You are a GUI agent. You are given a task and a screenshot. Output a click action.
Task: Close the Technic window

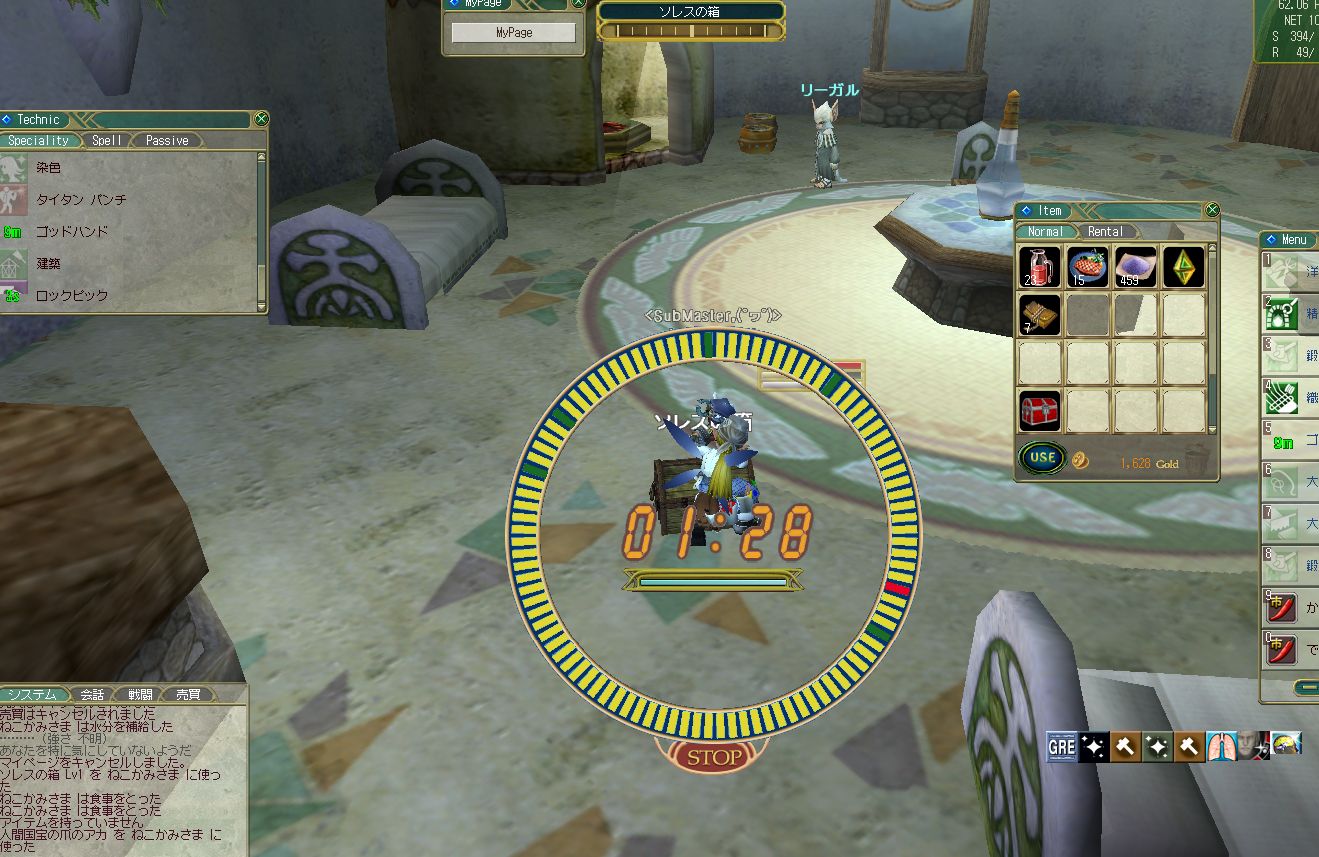coord(261,119)
